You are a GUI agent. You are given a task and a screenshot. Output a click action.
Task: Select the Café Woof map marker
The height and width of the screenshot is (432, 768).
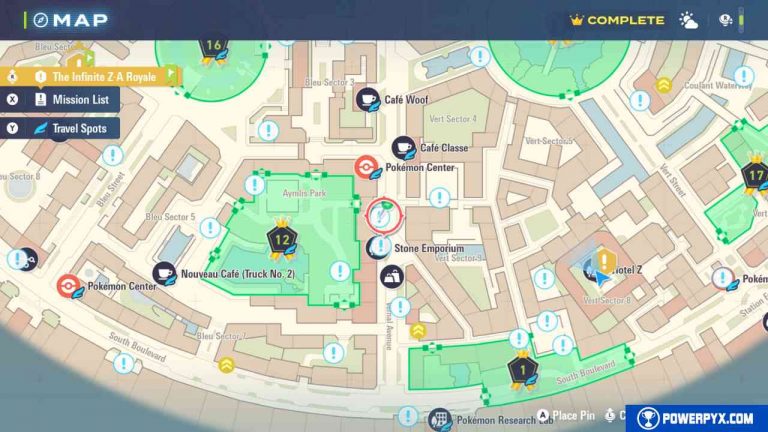[x=369, y=99]
